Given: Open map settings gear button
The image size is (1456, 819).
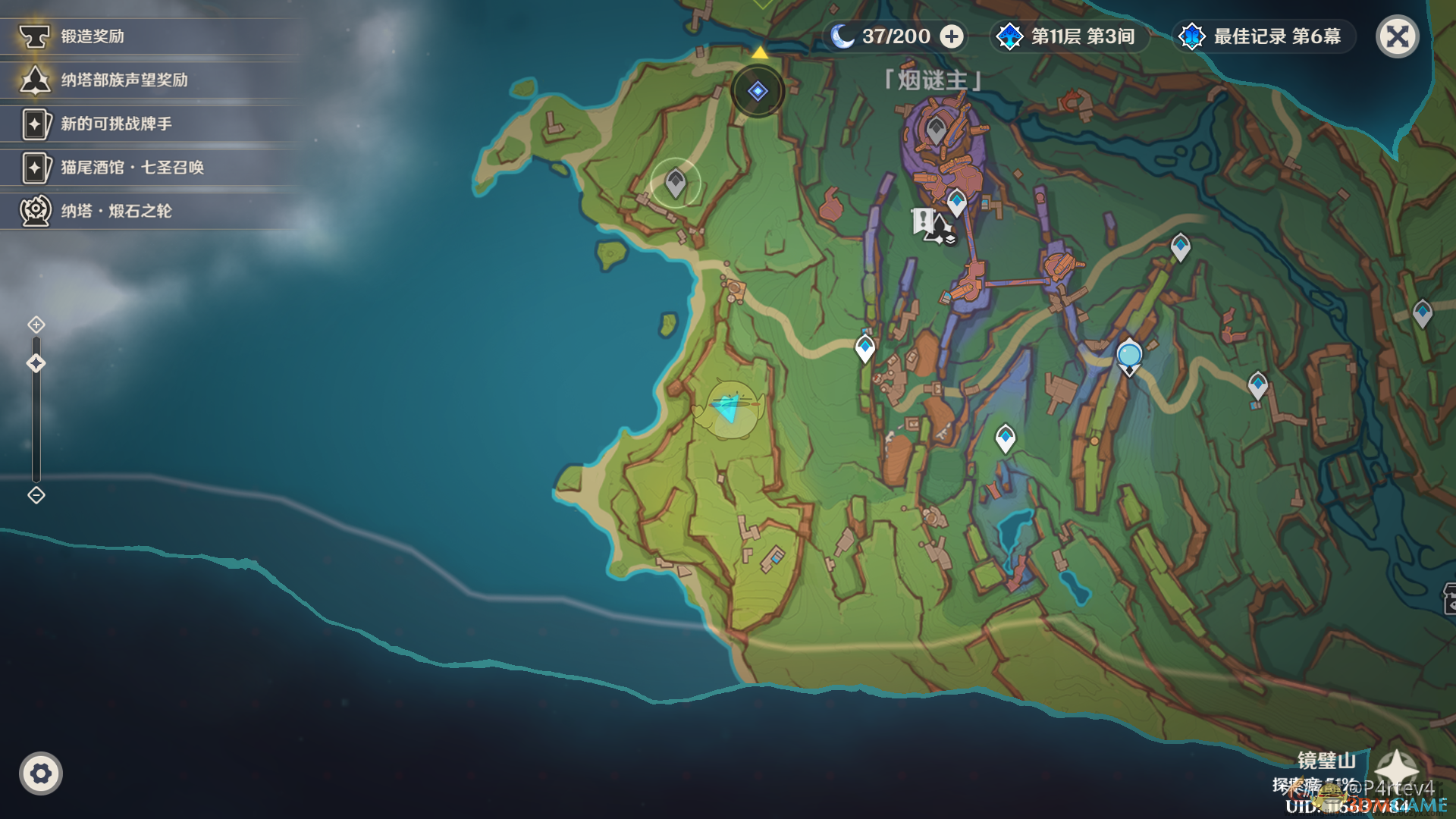Looking at the screenshot, I should point(41,773).
